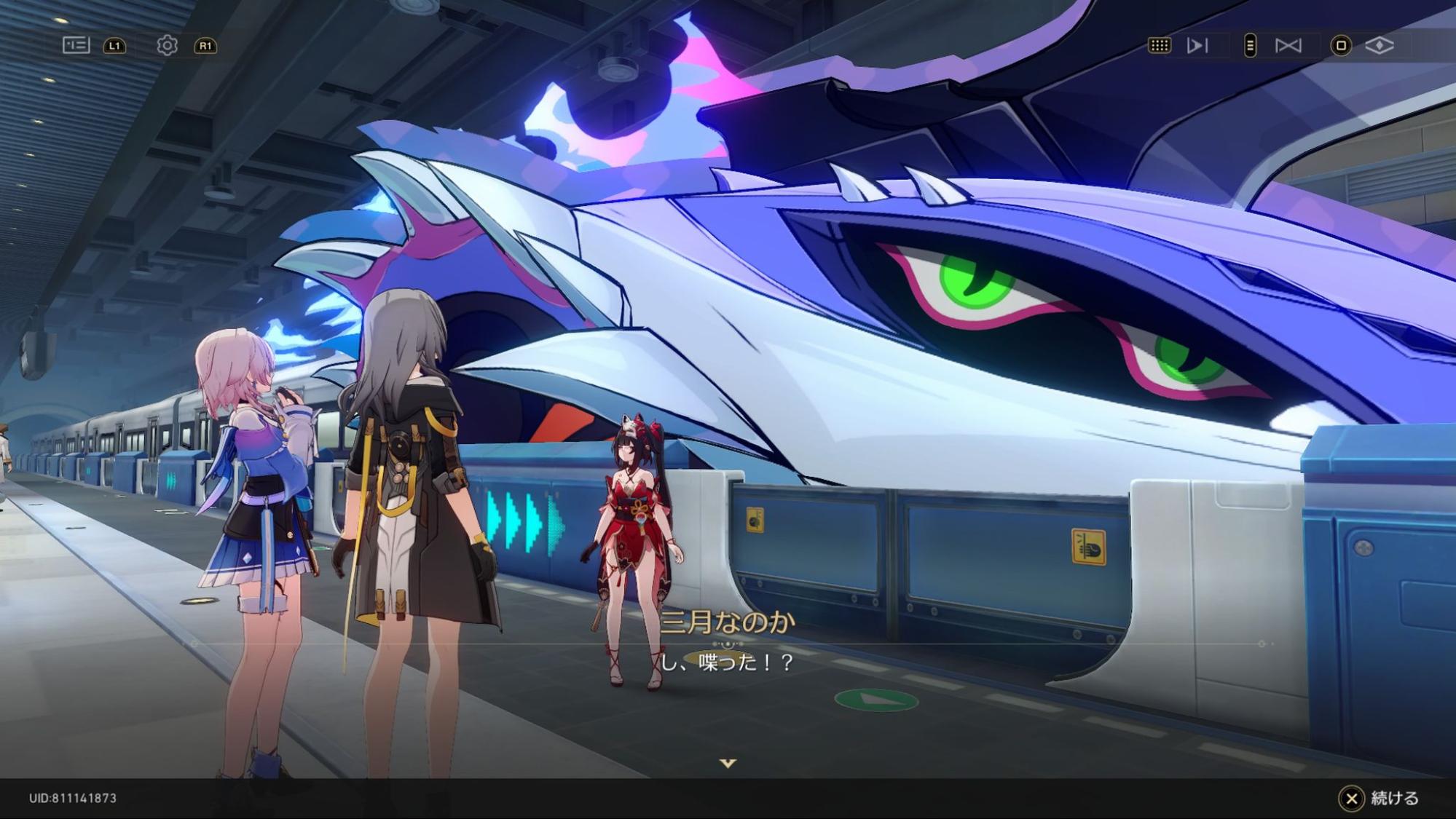Toggle auto-play dialogue icon
The height and width of the screenshot is (819, 1456).
(1197, 45)
